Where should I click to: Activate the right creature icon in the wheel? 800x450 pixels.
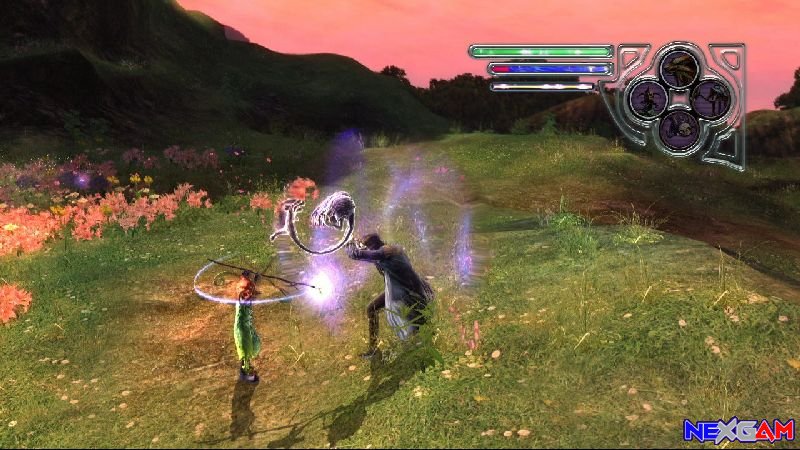711,98
